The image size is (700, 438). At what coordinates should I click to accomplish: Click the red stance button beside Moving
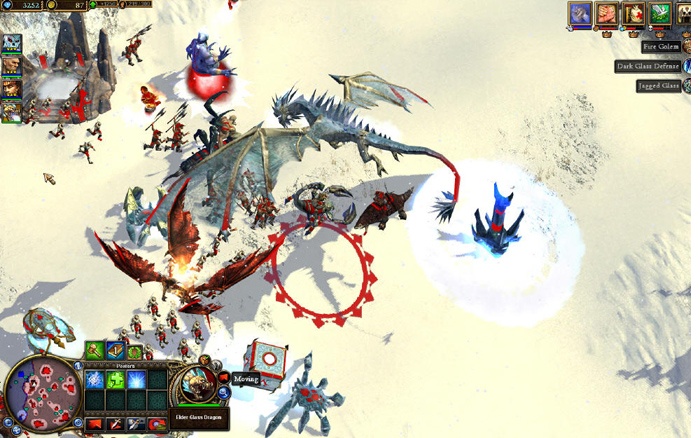point(224,378)
